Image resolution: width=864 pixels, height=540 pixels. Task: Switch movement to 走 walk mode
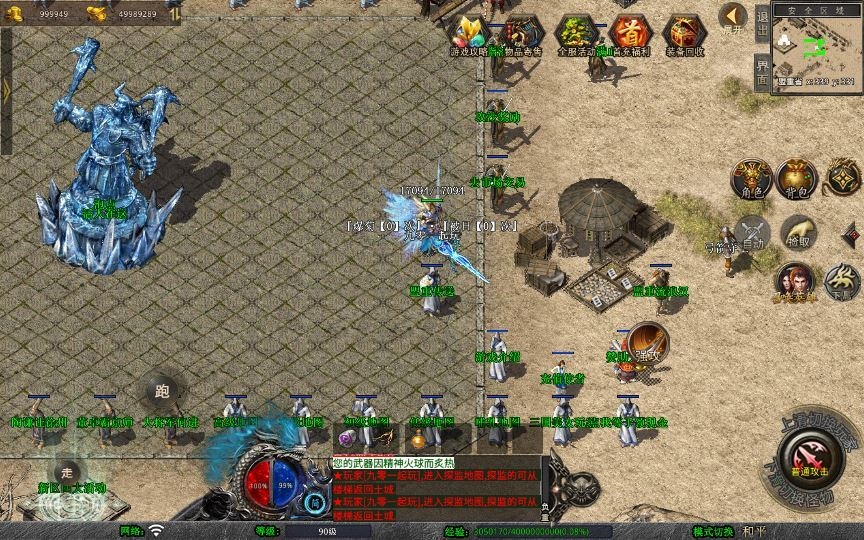click(x=67, y=471)
